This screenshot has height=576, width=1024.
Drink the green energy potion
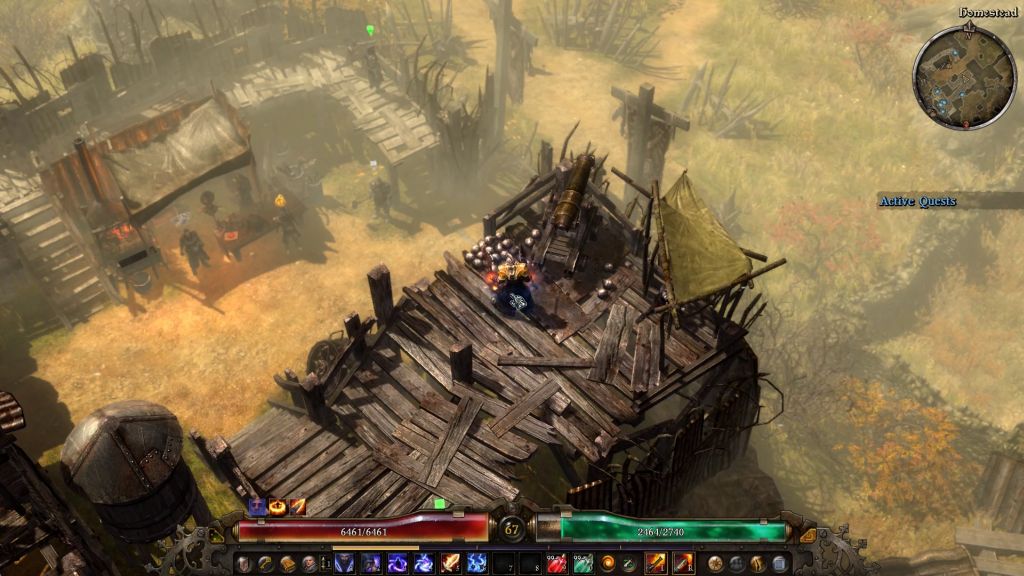[x=581, y=564]
